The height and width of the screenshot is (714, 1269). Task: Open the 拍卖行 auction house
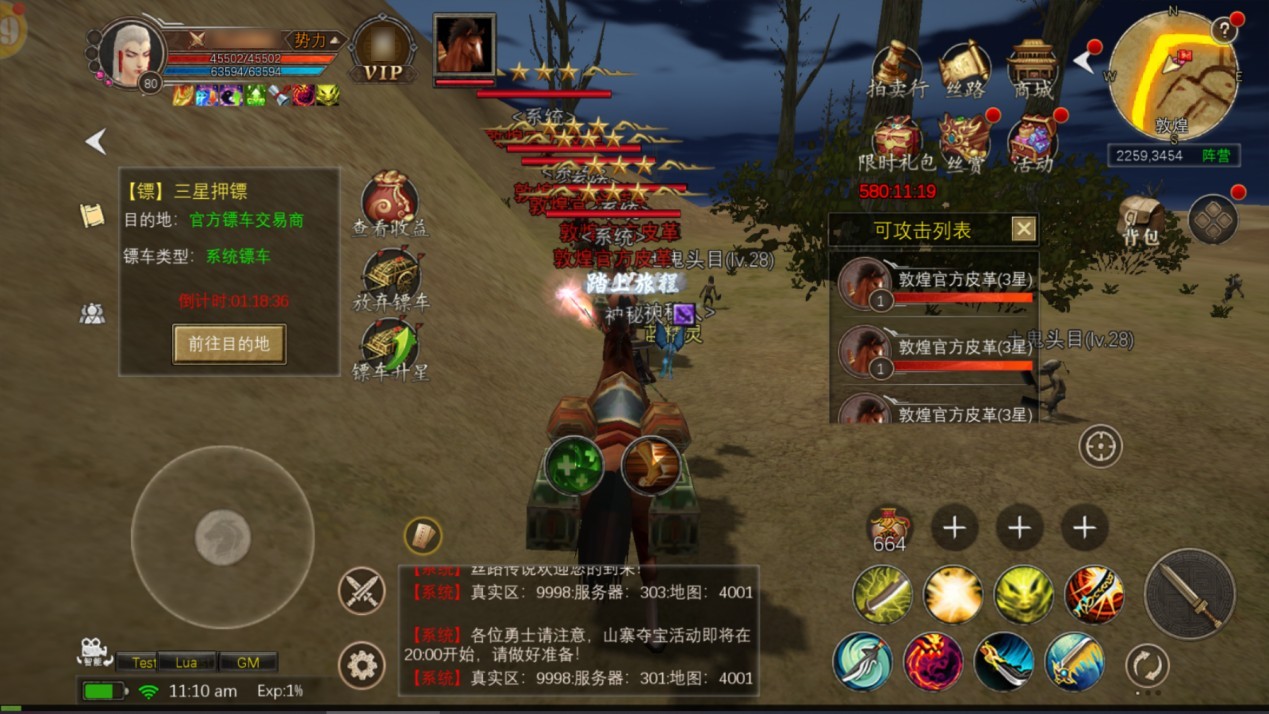coord(897,66)
